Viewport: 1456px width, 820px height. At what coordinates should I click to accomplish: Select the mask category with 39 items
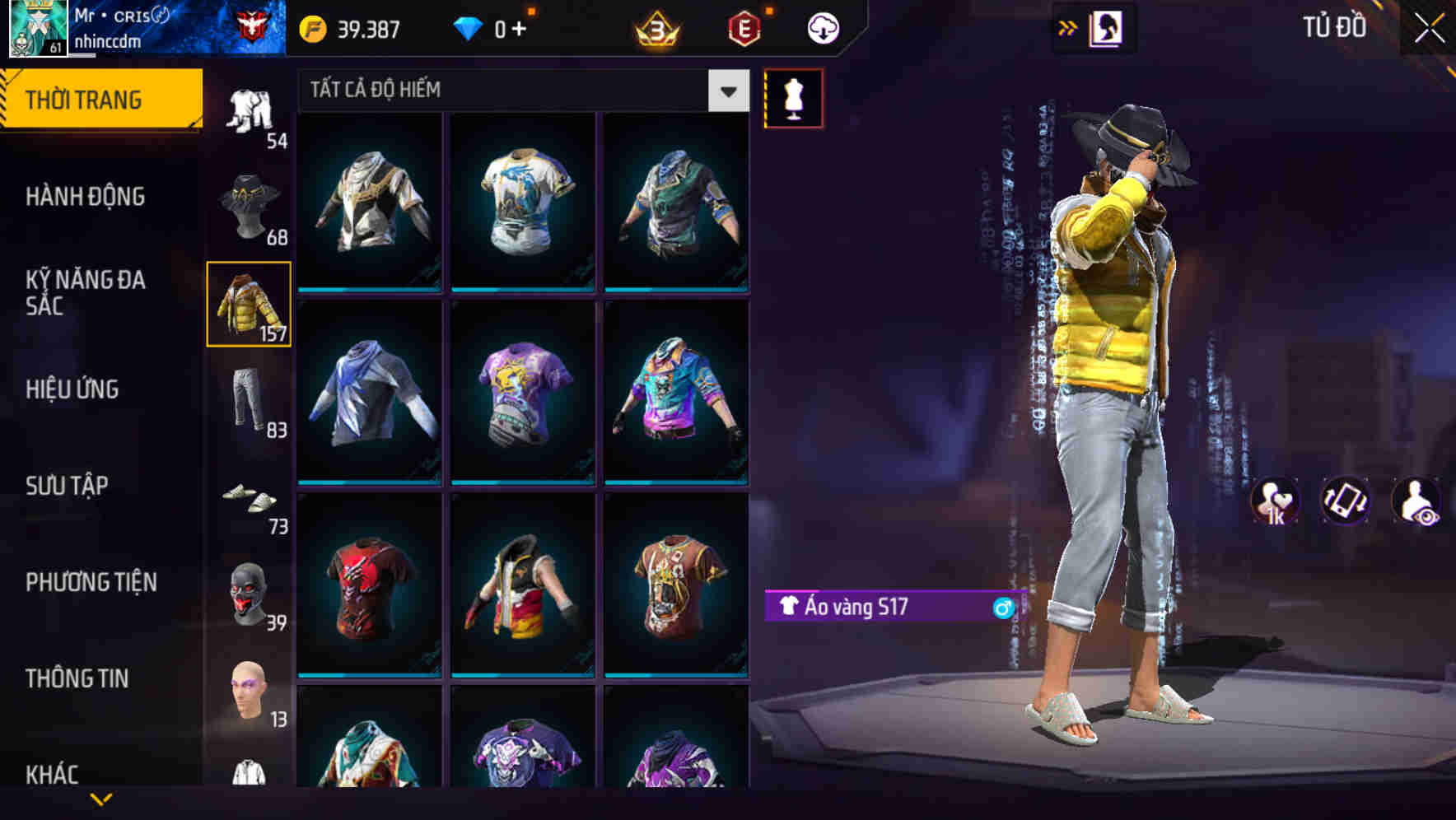point(250,599)
